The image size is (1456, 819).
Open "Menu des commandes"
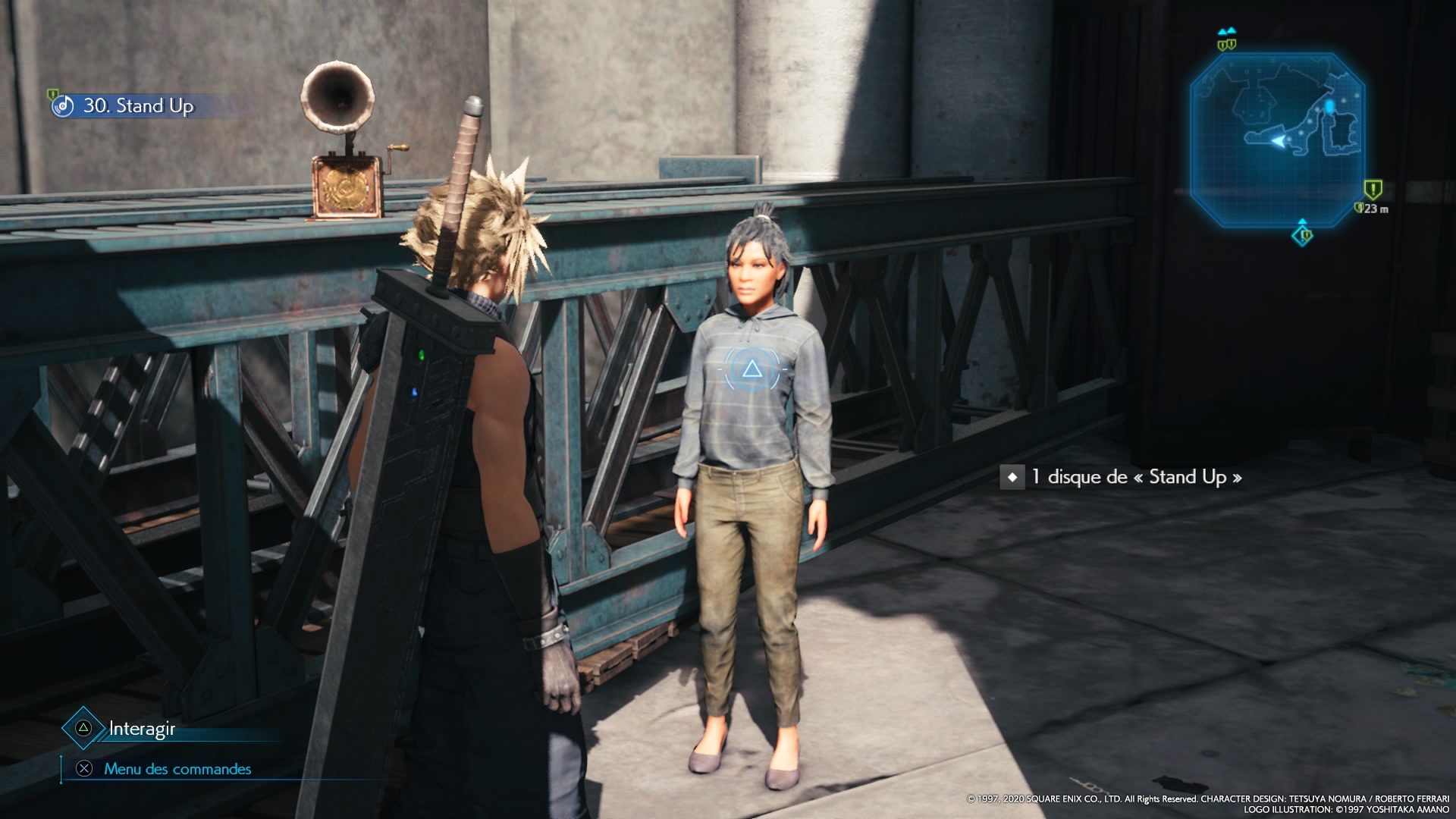point(177,769)
